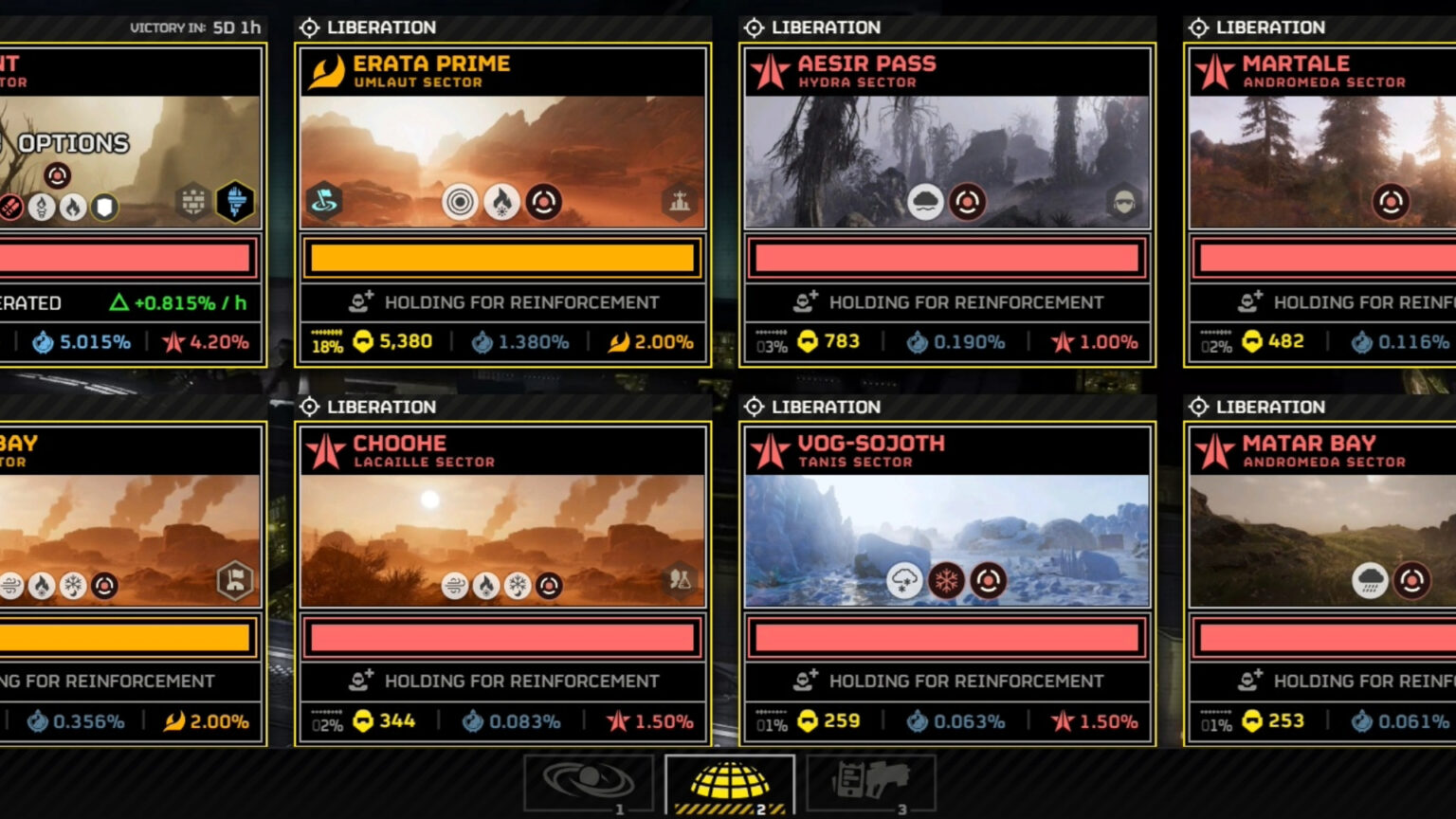Click the extreme wind icon on Choohe

[454, 586]
